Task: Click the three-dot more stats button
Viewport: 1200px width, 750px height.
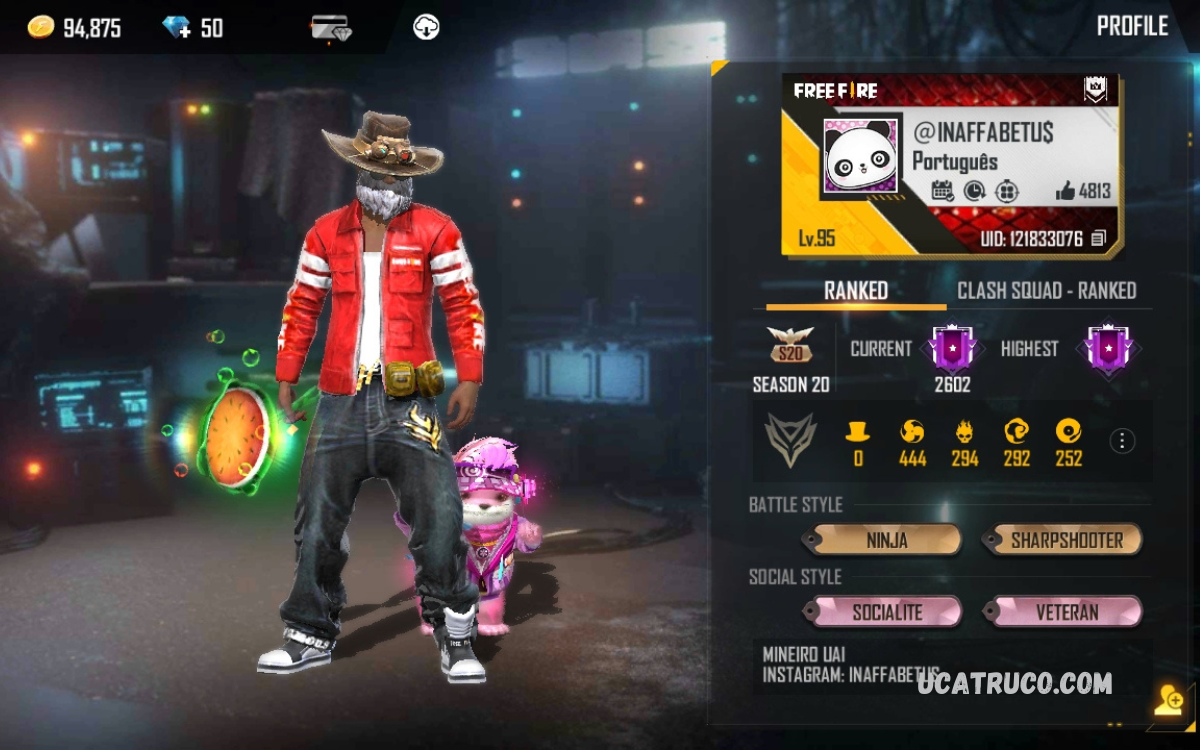Action: pos(1122,441)
